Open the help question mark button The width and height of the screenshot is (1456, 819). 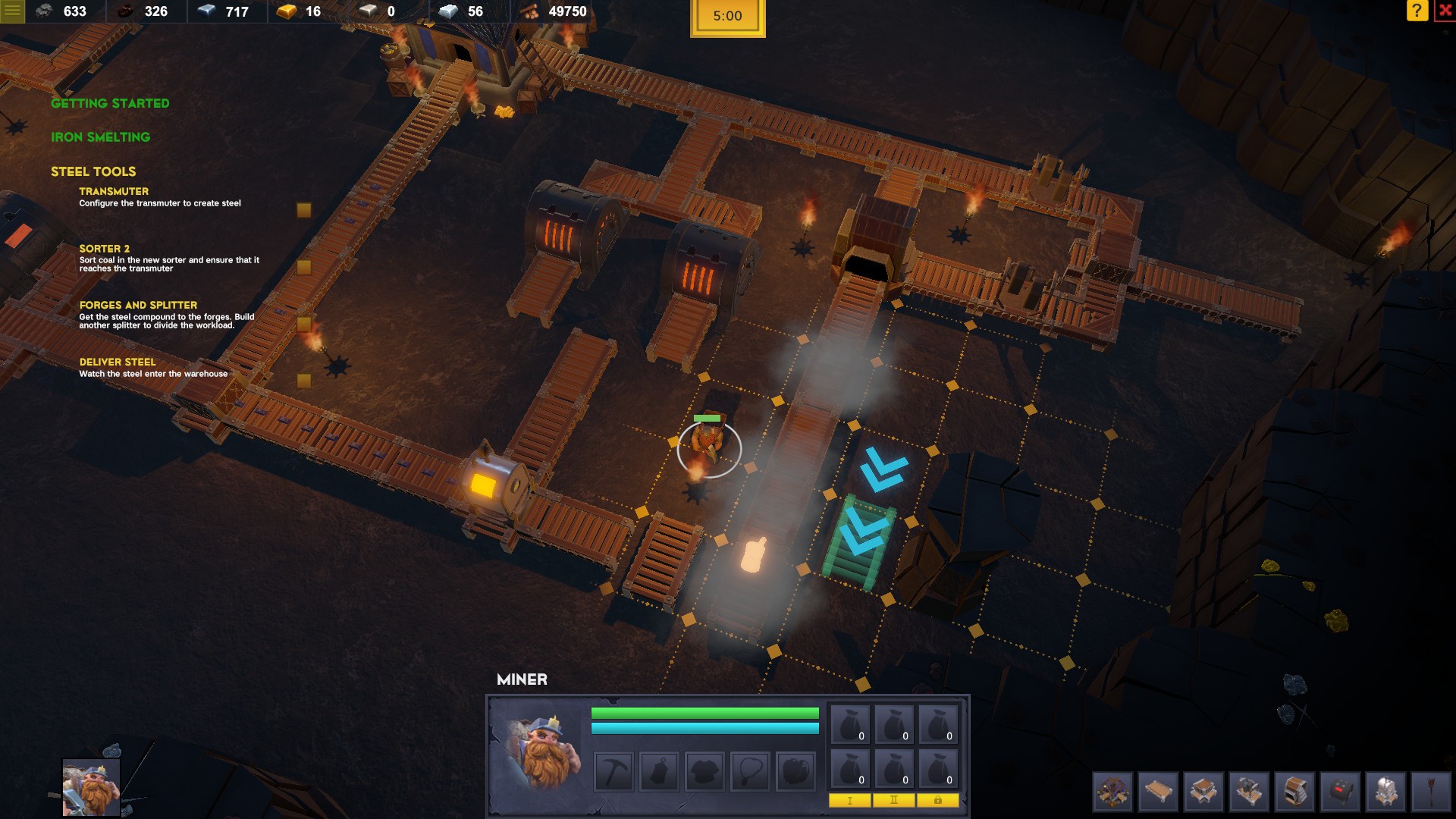[1416, 11]
